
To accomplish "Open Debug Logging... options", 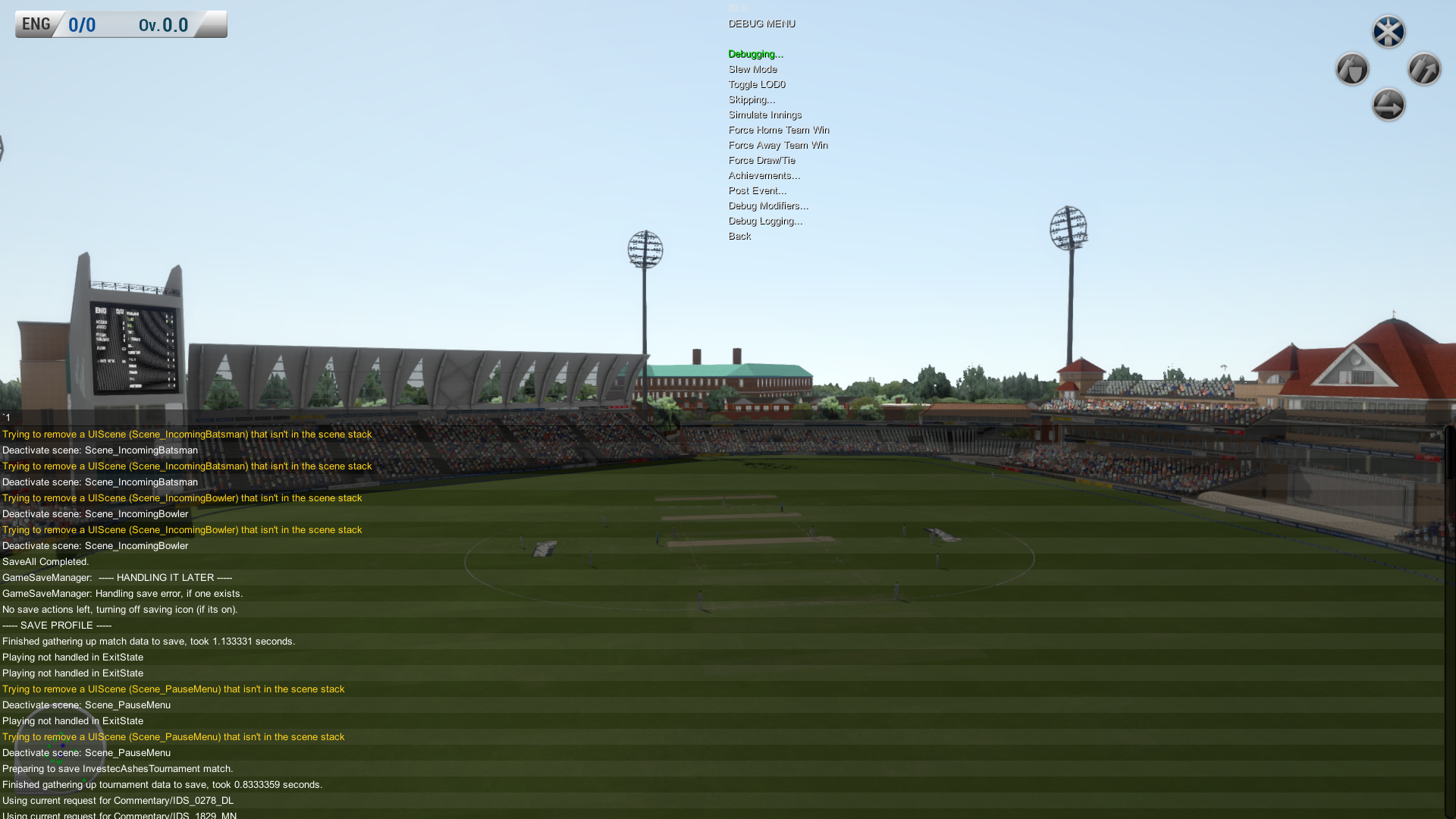I will (765, 221).
